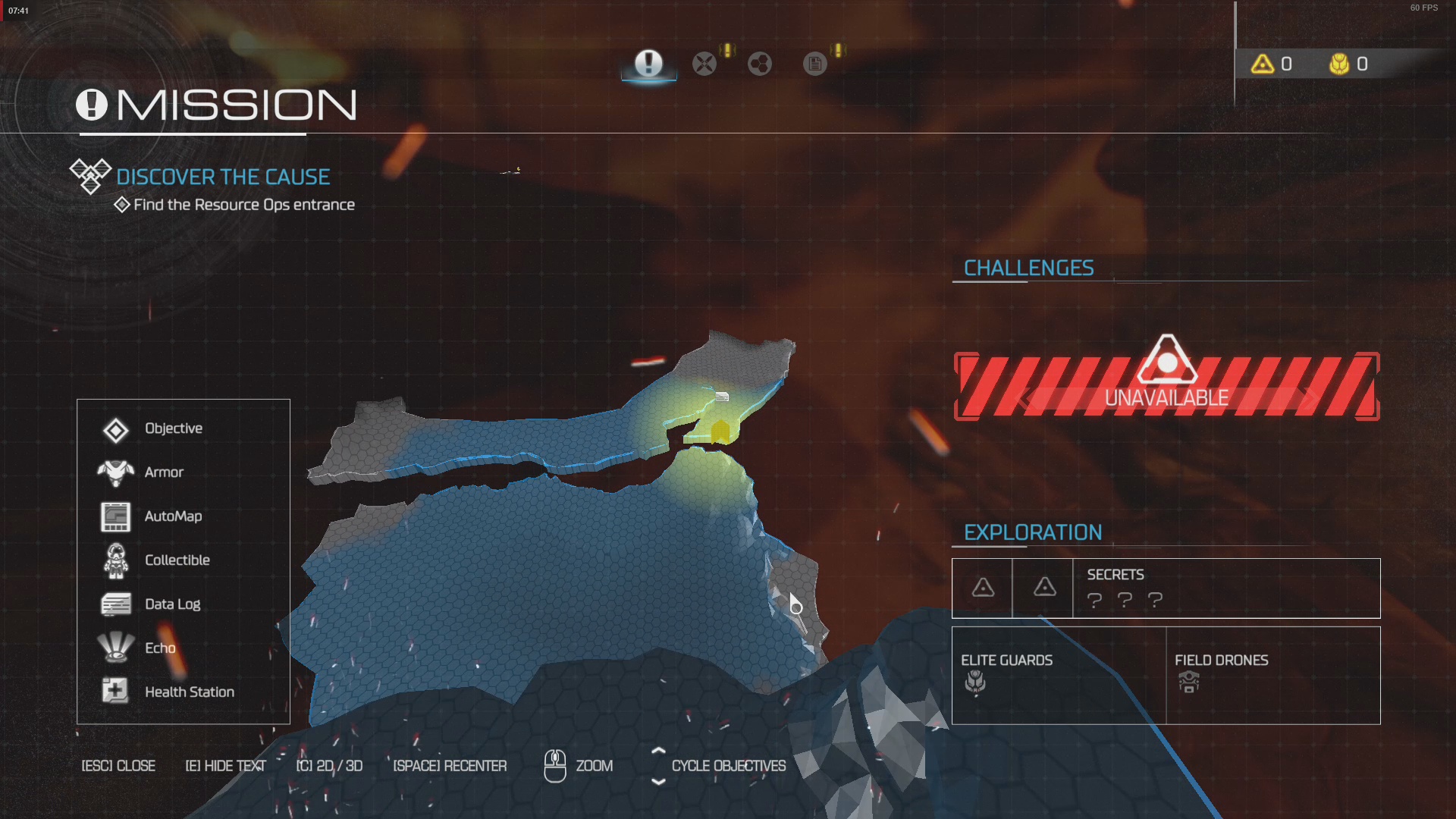Open the Challenges document tab

pyautogui.click(x=815, y=64)
